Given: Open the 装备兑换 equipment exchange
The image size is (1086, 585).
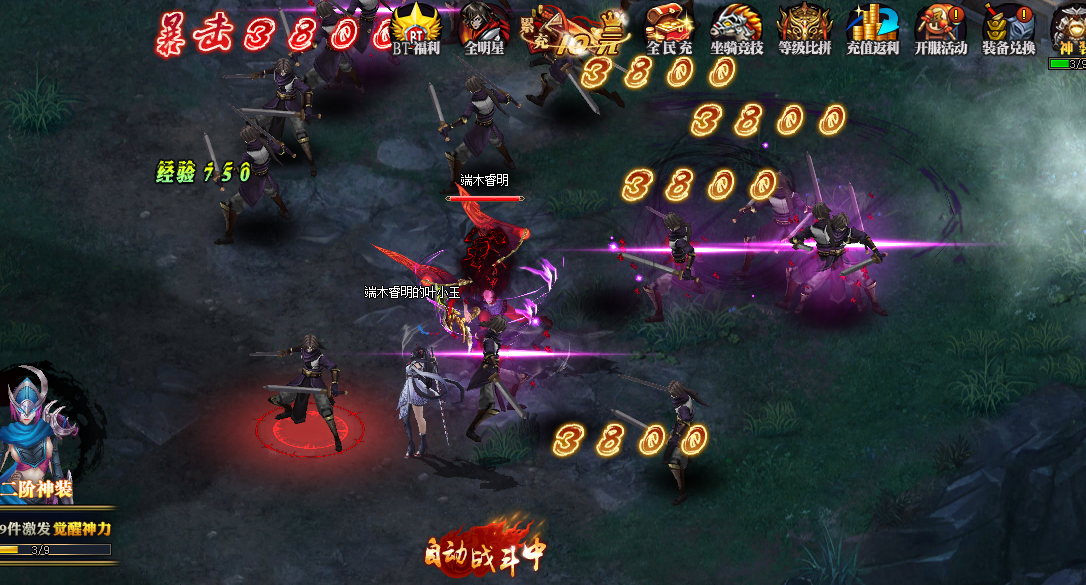Looking at the screenshot, I should [x=1007, y=27].
